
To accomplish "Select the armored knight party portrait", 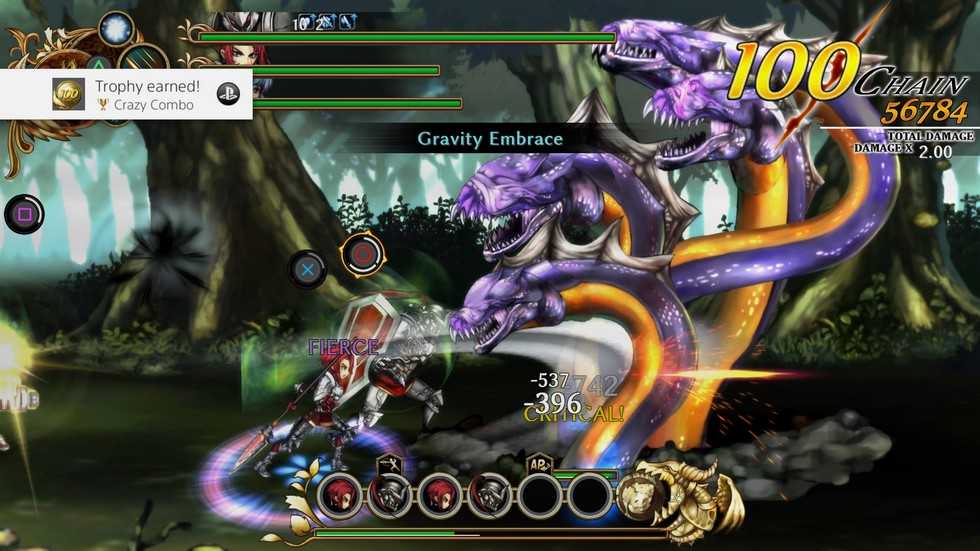I will point(391,494).
